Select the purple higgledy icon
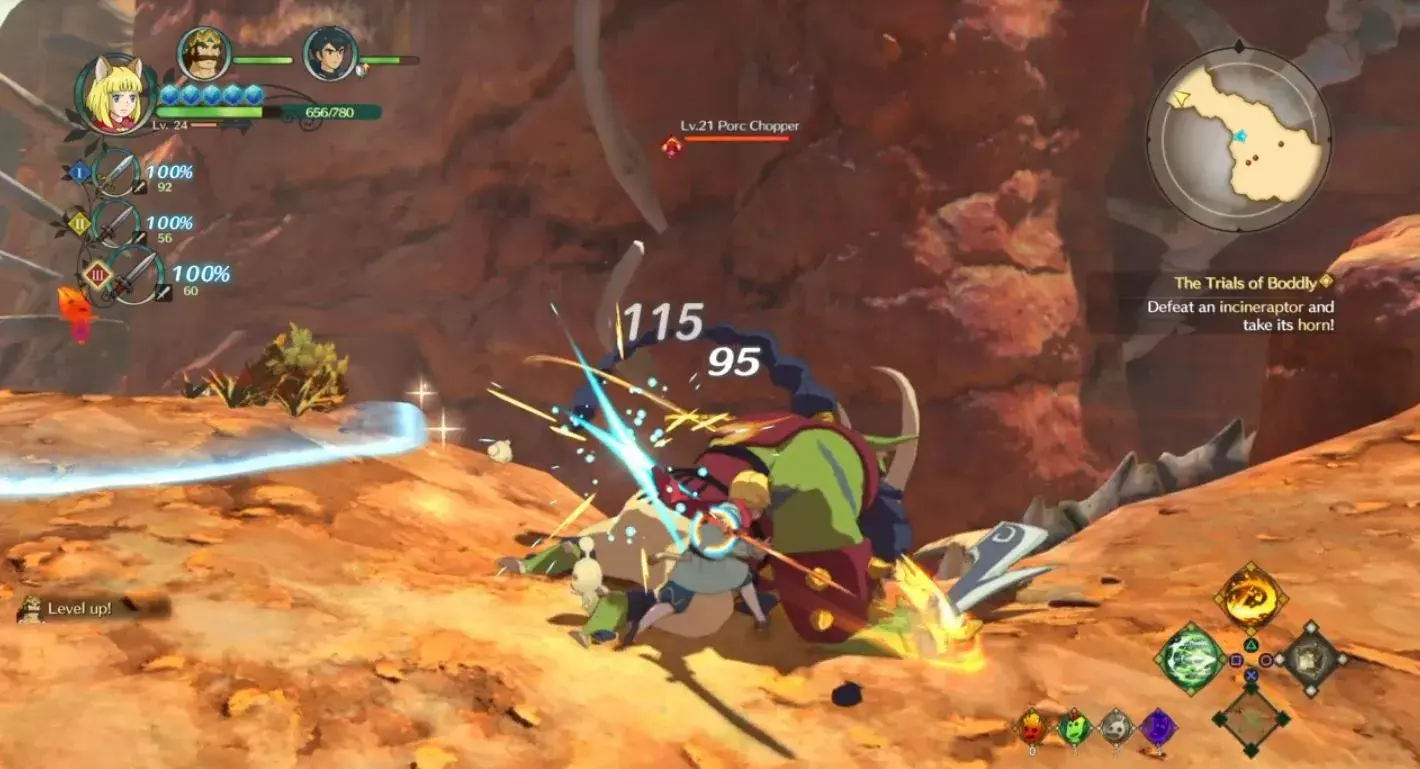This screenshot has width=1420, height=769. 1158,727
